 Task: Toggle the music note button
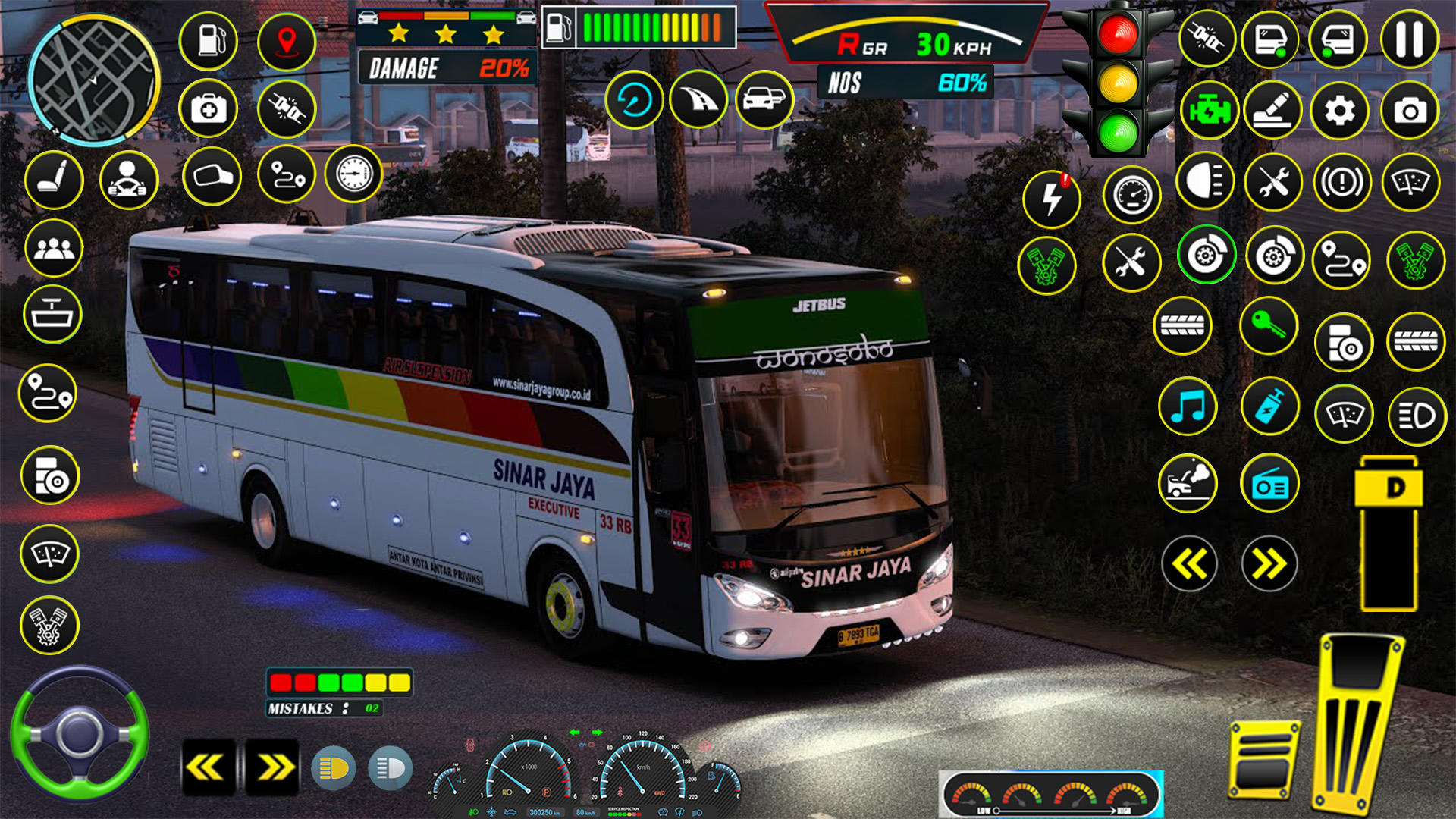click(x=1188, y=406)
